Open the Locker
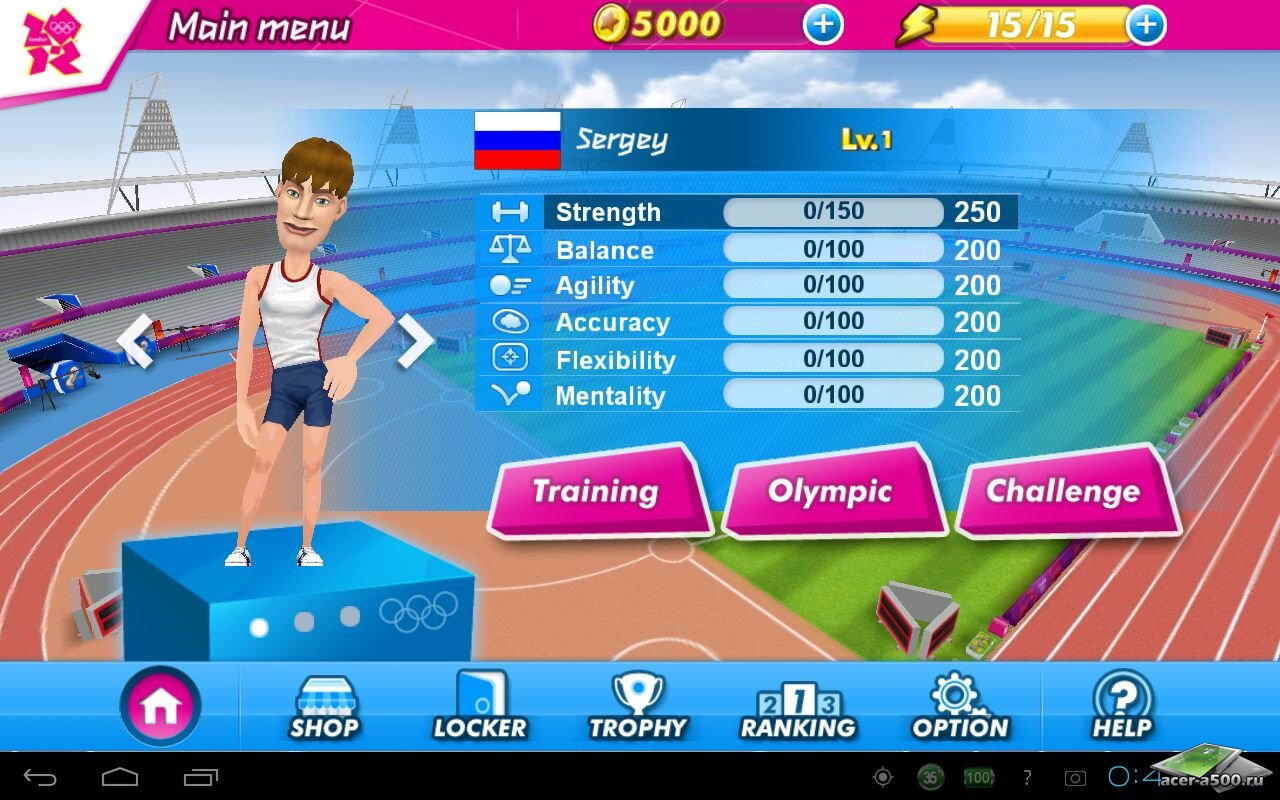 click(x=480, y=706)
